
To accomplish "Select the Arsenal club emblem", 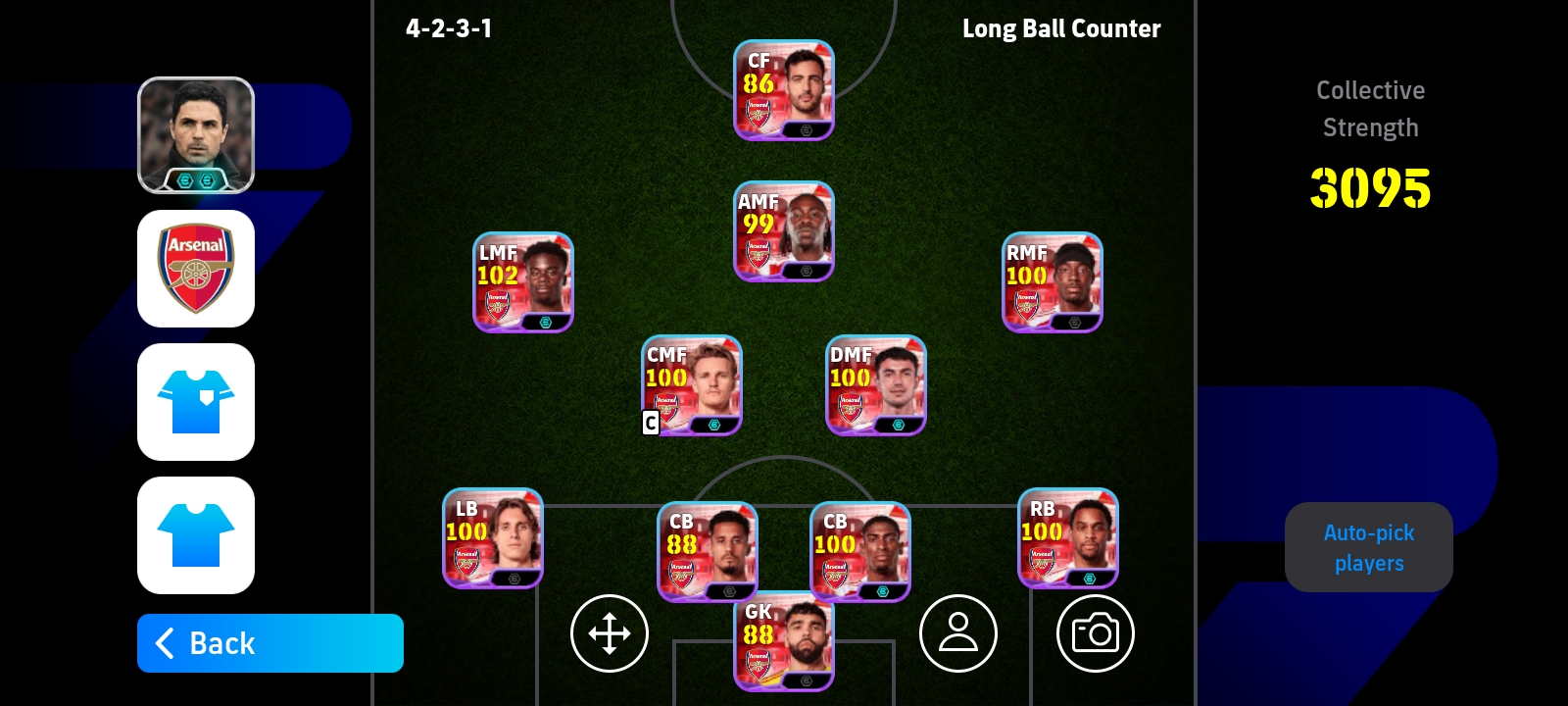I will click(196, 269).
